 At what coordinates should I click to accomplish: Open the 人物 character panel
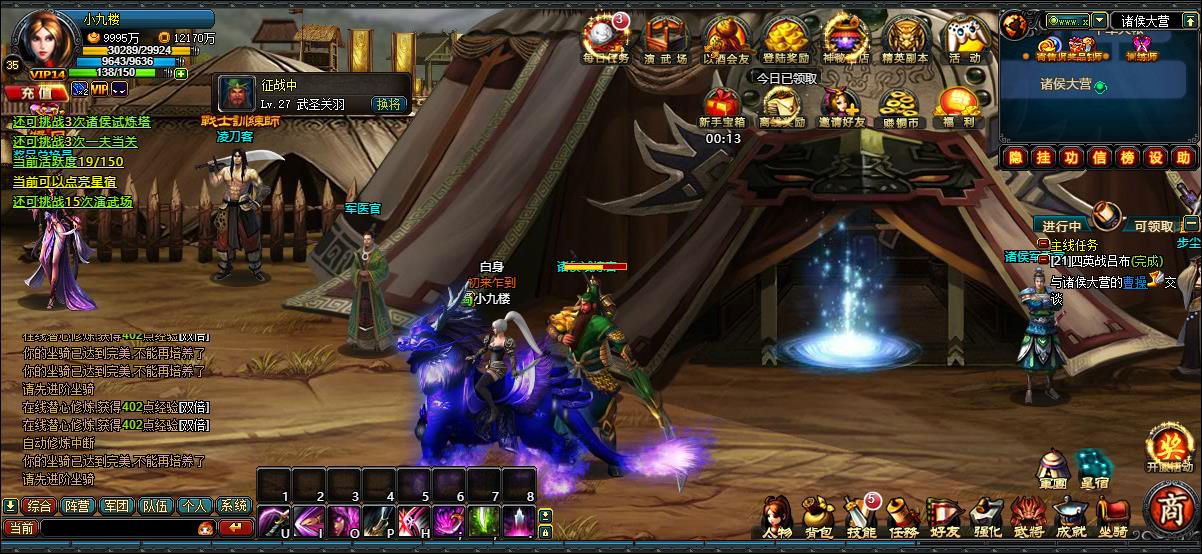(778, 515)
